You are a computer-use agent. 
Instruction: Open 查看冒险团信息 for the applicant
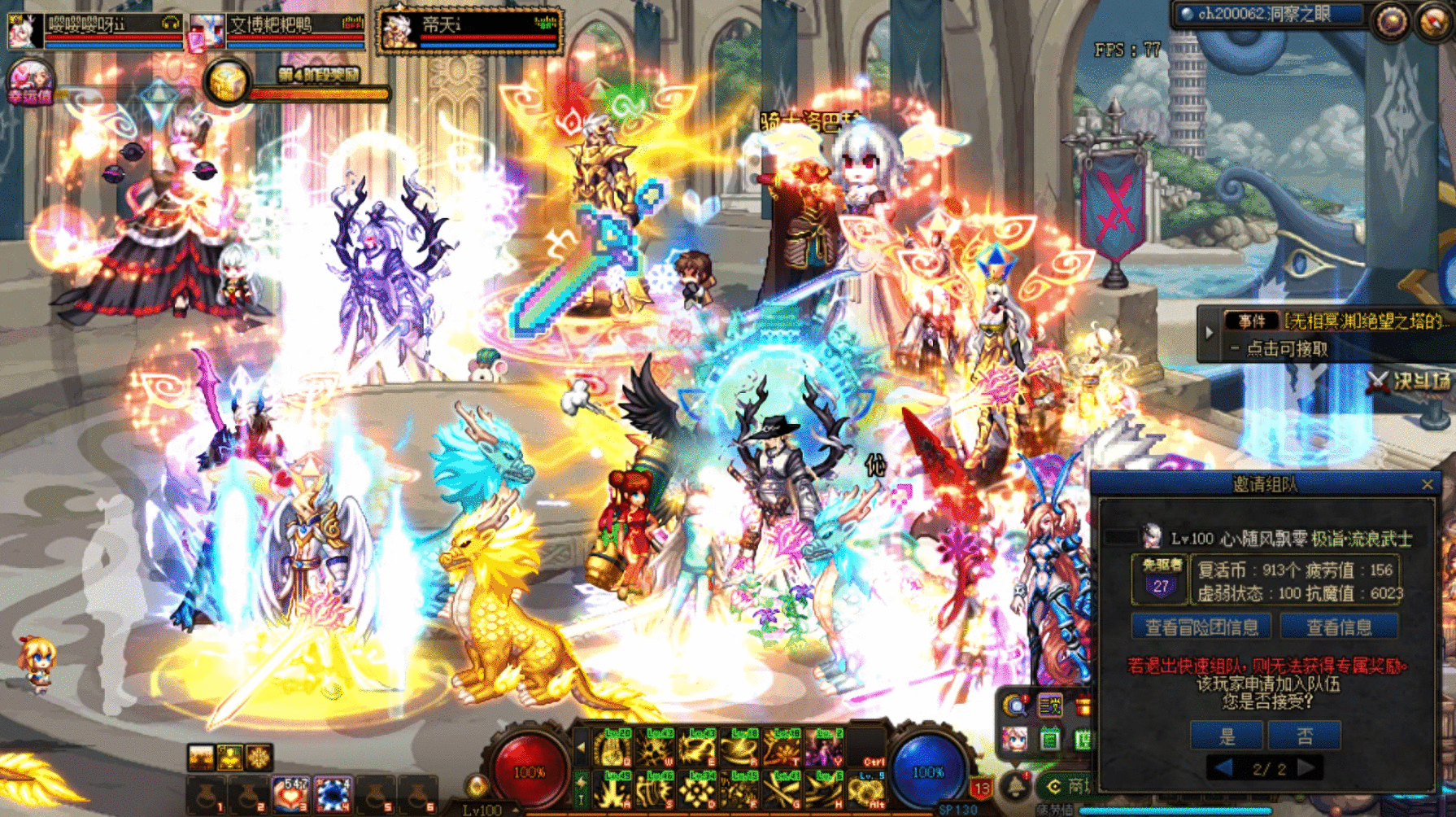click(1201, 627)
